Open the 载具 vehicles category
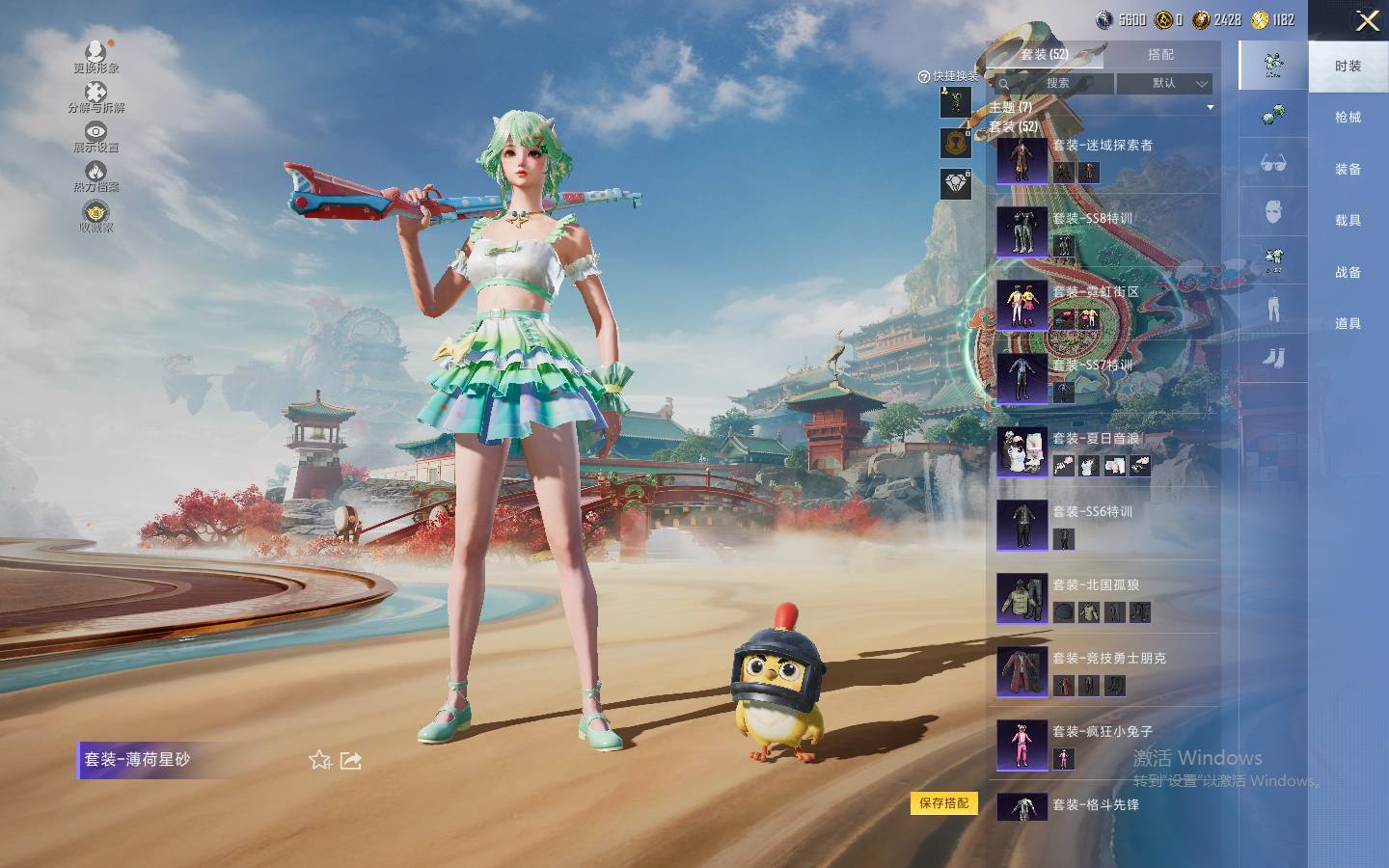The height and width of the screenshot is (868, 1389). pyautogui.click(x=1348, y=221)
